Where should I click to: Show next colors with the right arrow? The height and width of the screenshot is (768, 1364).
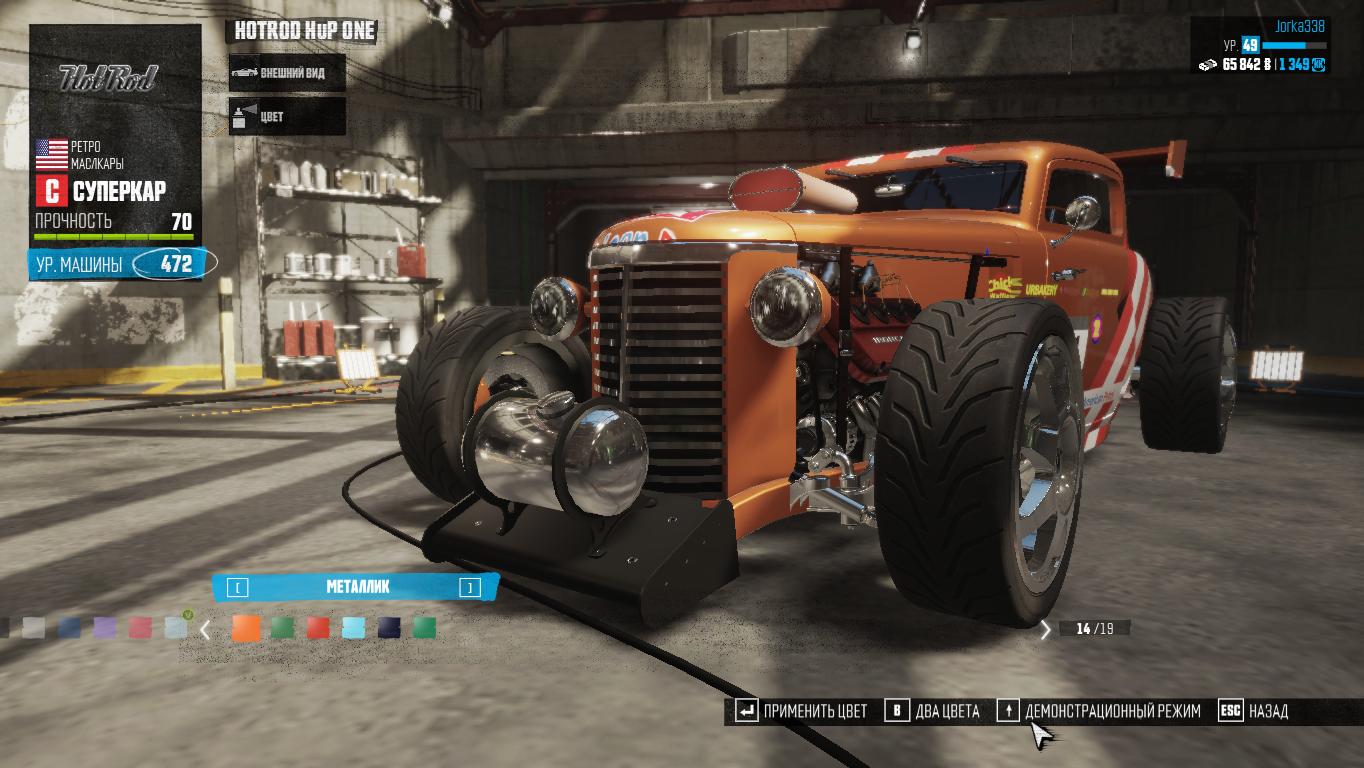point(1046,630)
